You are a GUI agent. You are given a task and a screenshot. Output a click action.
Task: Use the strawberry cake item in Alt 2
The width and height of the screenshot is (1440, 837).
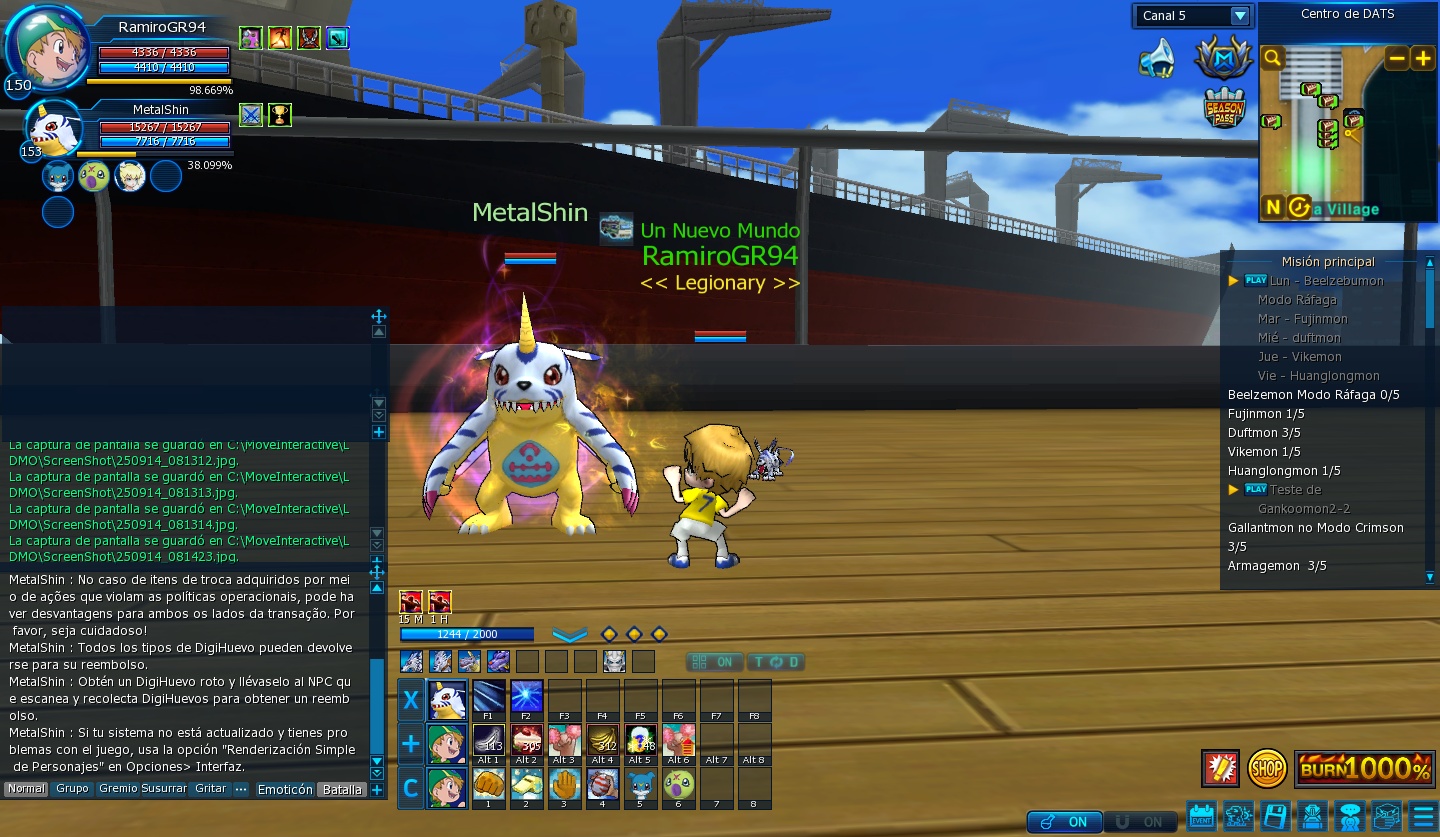click(526, 741)
